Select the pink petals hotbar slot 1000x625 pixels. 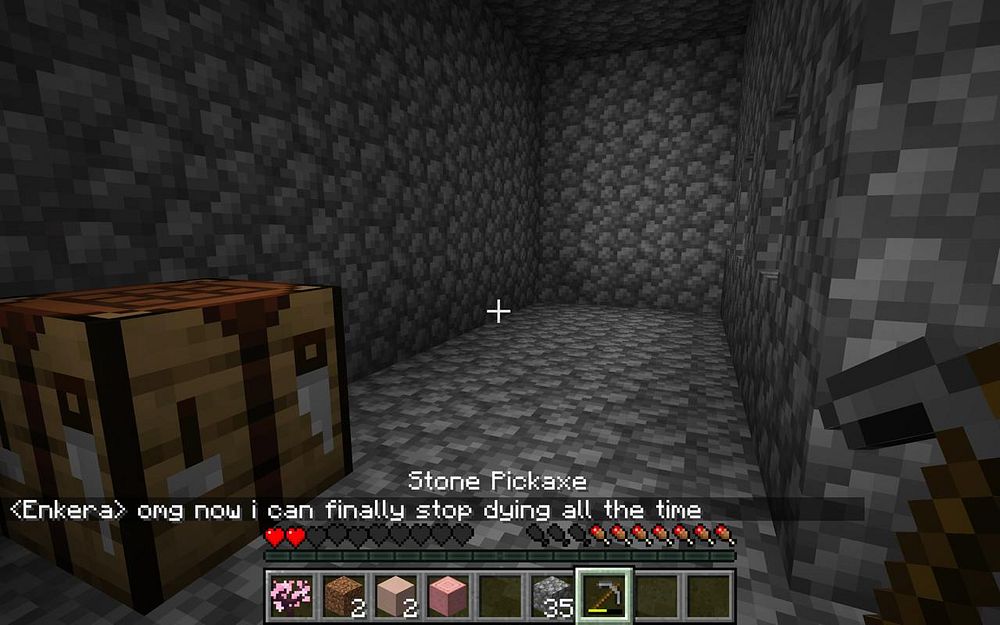coord(292,595)
